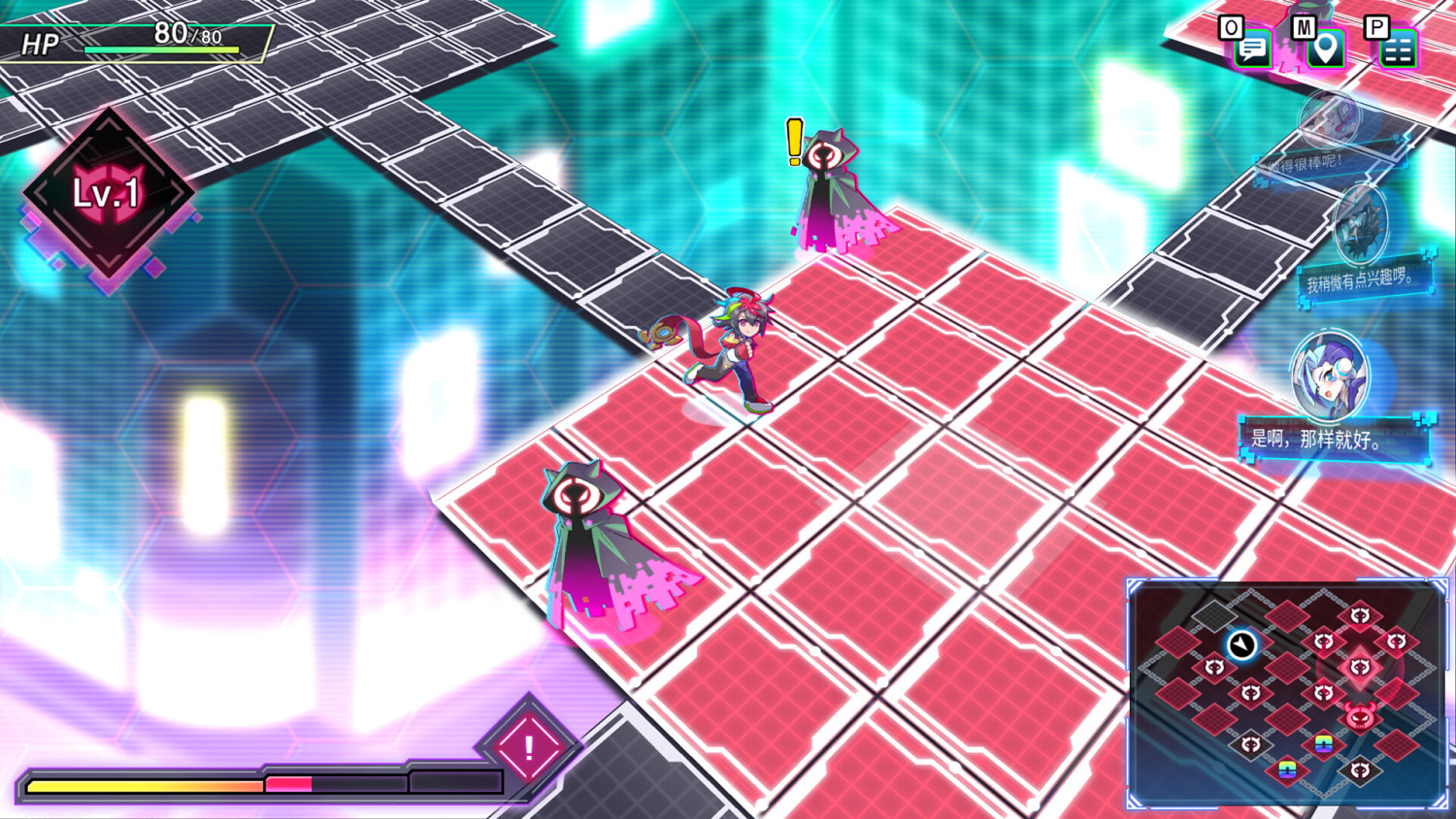Viewport: 1456px width, 819px height.
Task: Click the pink exclamation emblem above the gauge
Action: pos(529,747)
